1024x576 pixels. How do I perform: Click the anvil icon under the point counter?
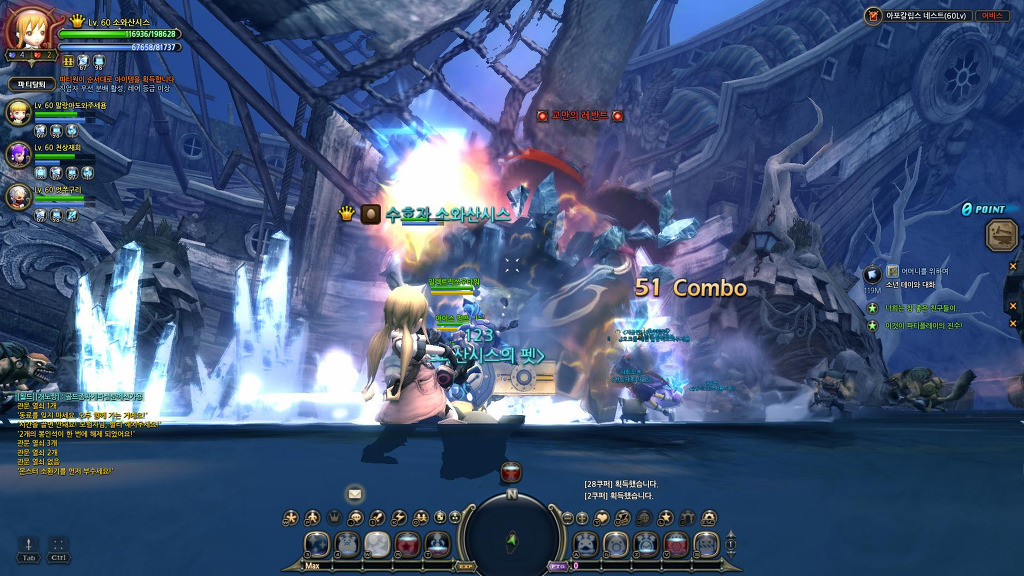point(1001,235)
